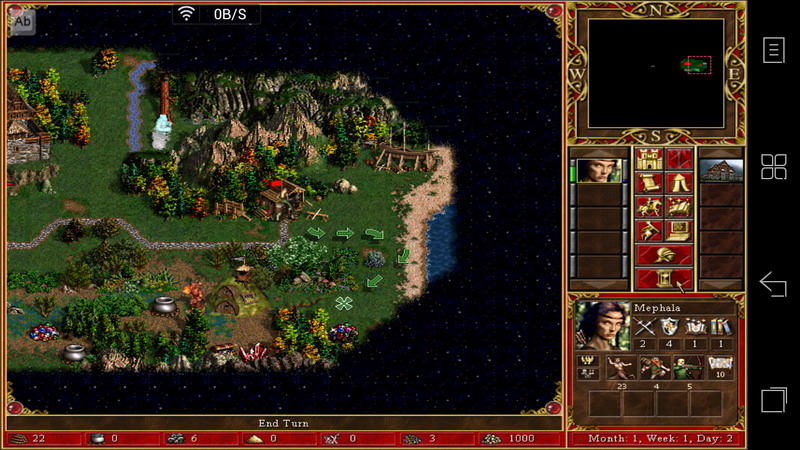The width and height of the screenshot is (800, 450).
Task: Open the quest log scroll button
Action: 649,184
